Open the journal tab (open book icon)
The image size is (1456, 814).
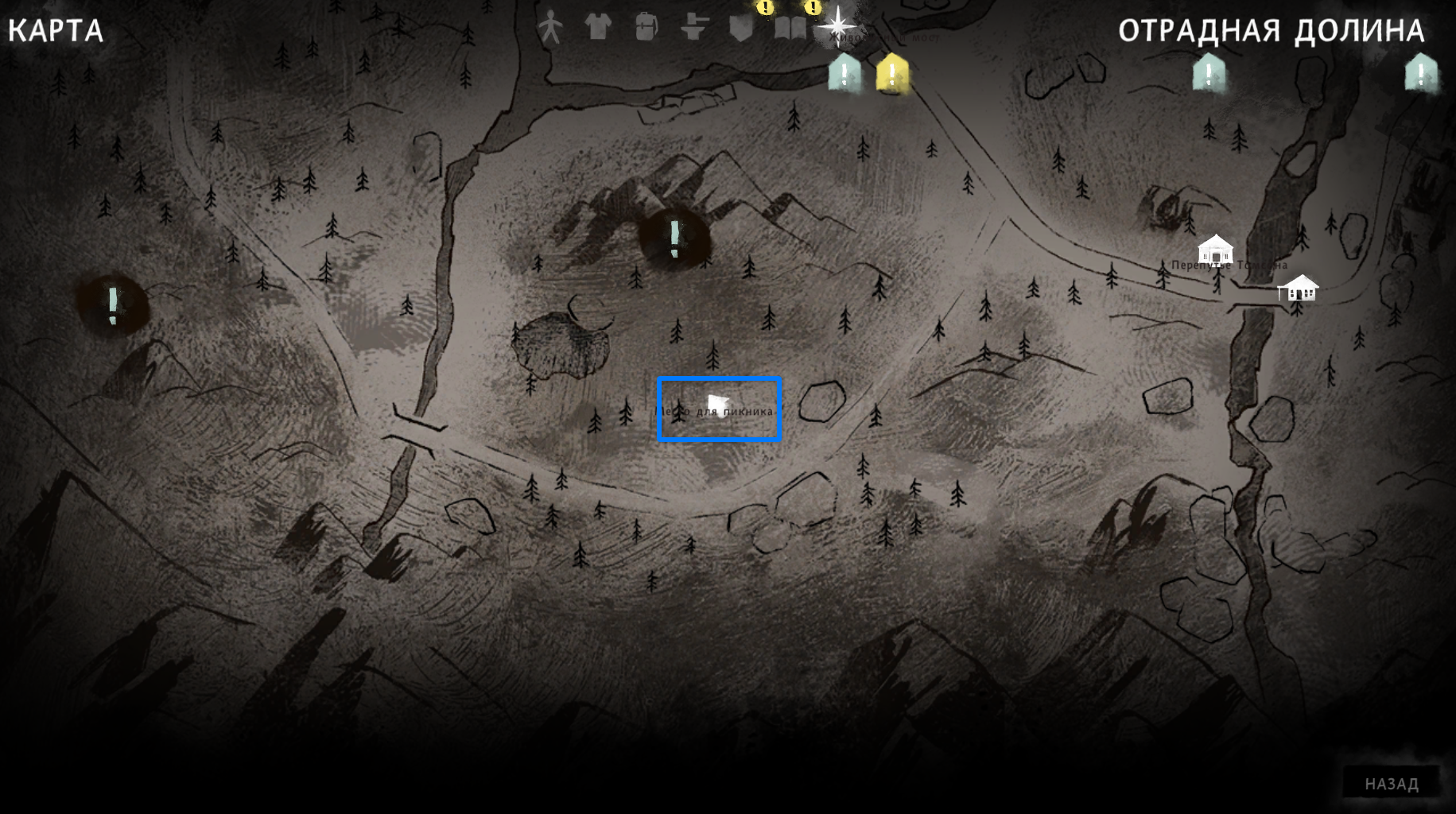click(x=790, y=29)
